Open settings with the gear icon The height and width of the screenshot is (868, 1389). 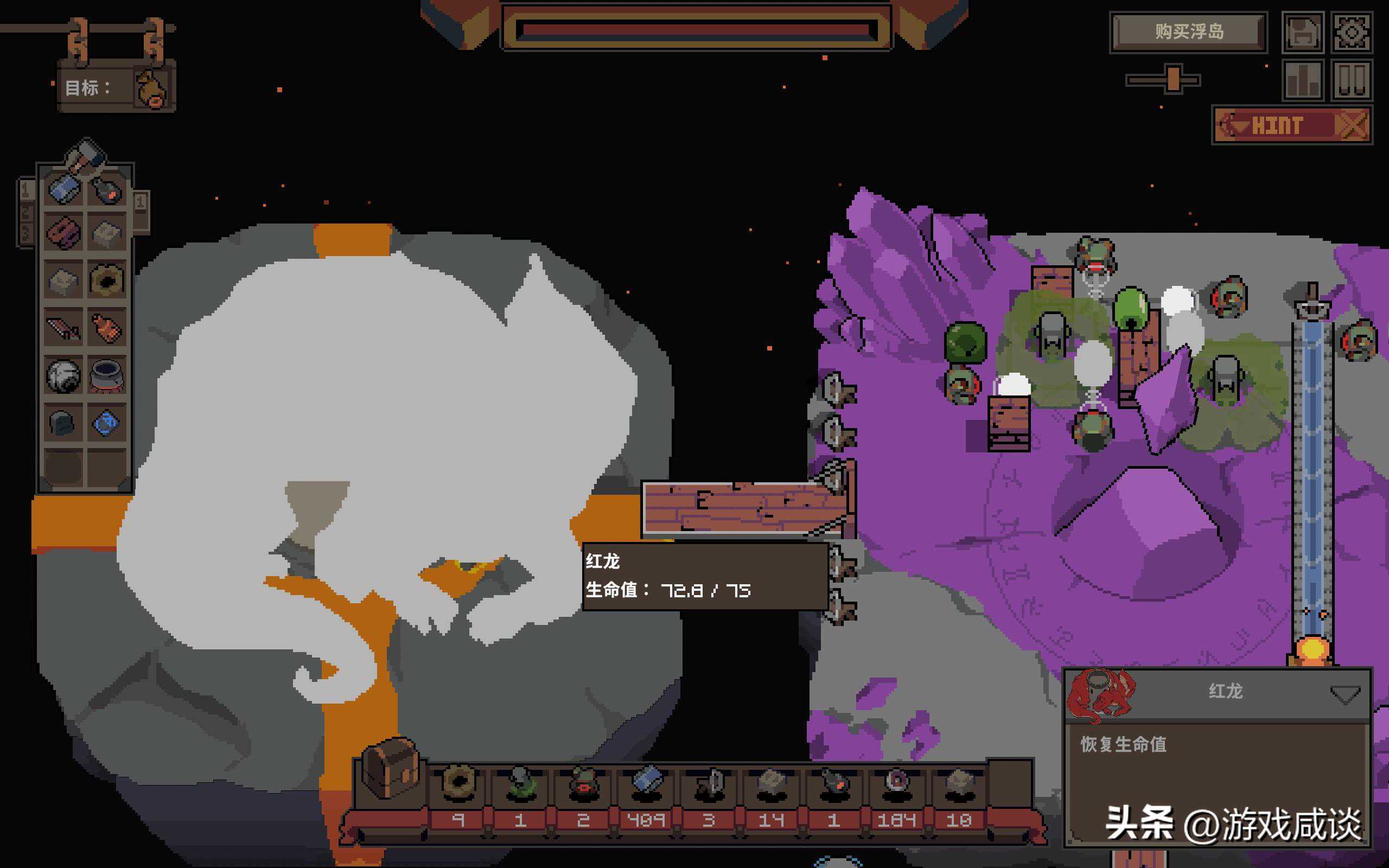point(1351,32)
